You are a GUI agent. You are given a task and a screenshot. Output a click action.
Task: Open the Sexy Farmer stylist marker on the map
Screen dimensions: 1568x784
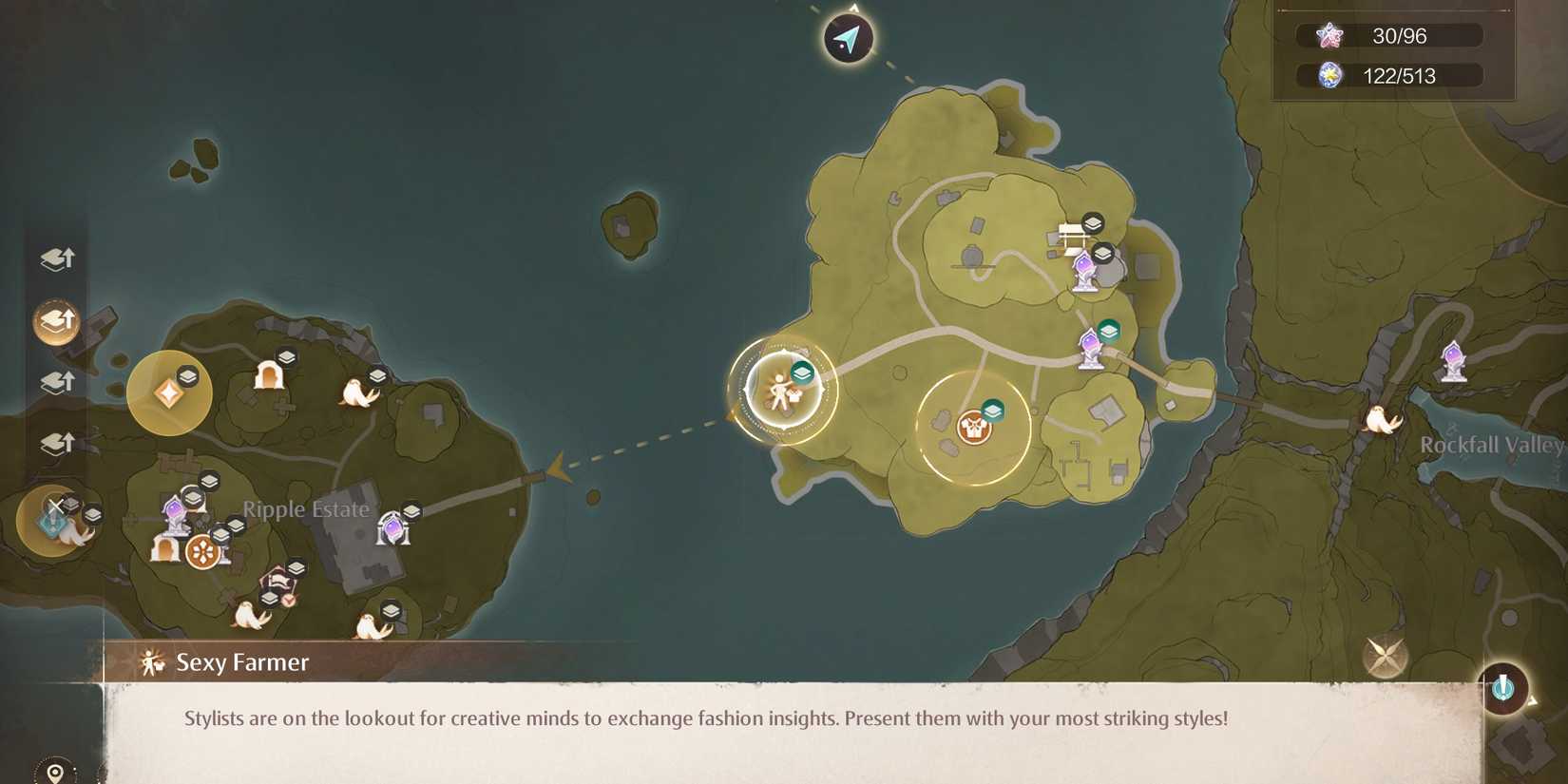click(781, 392)
